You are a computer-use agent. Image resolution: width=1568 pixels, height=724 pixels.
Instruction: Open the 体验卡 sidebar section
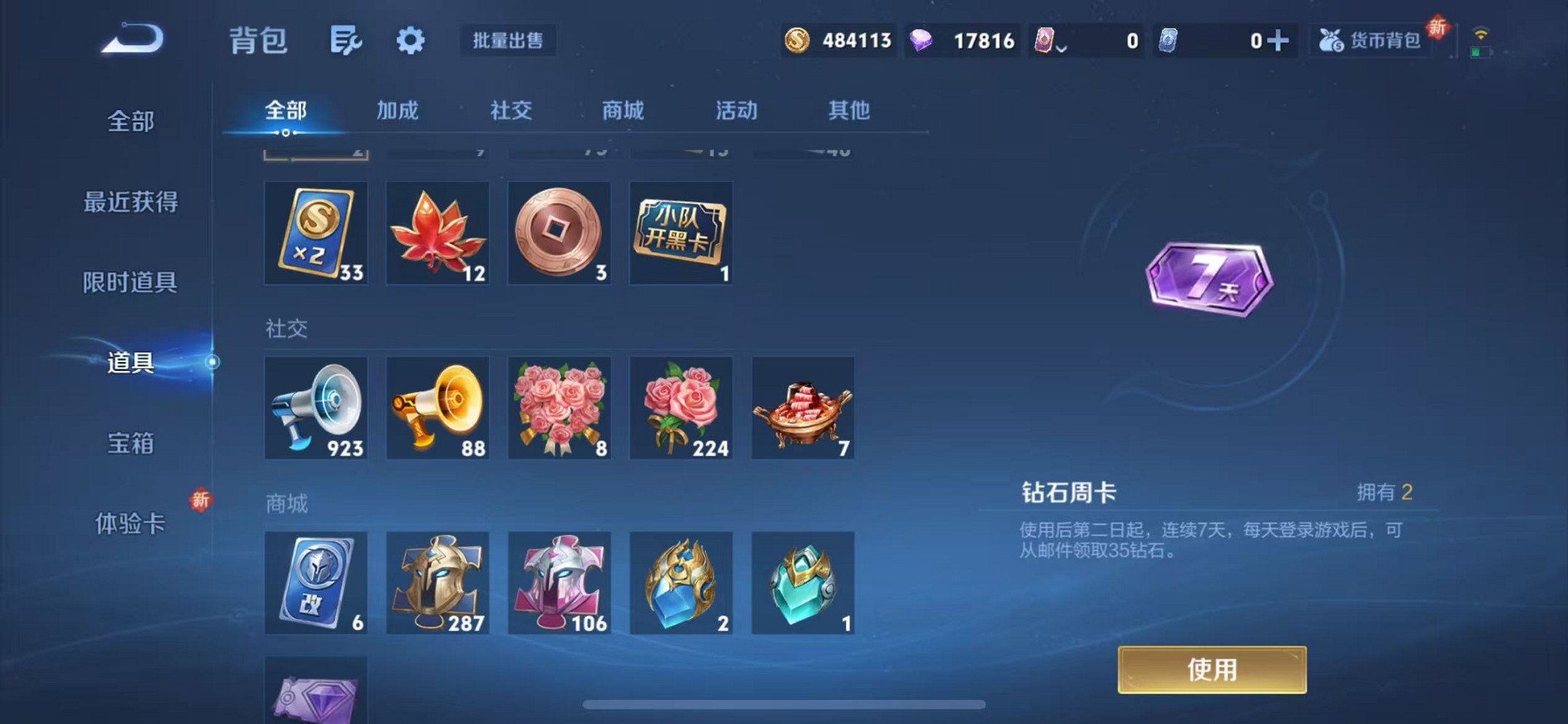coord(131,523)
